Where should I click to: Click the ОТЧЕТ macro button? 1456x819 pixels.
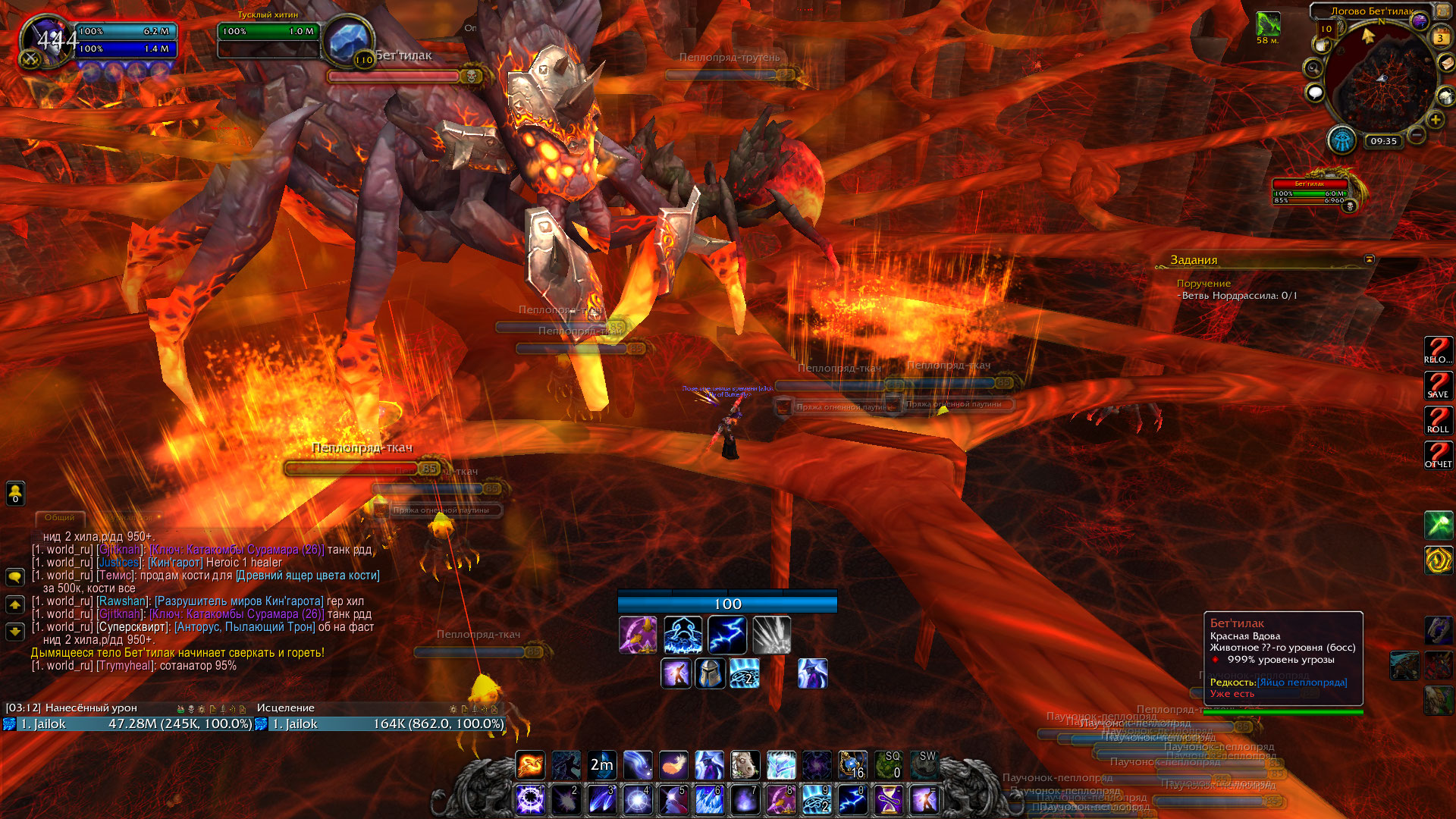[1438, 456]
